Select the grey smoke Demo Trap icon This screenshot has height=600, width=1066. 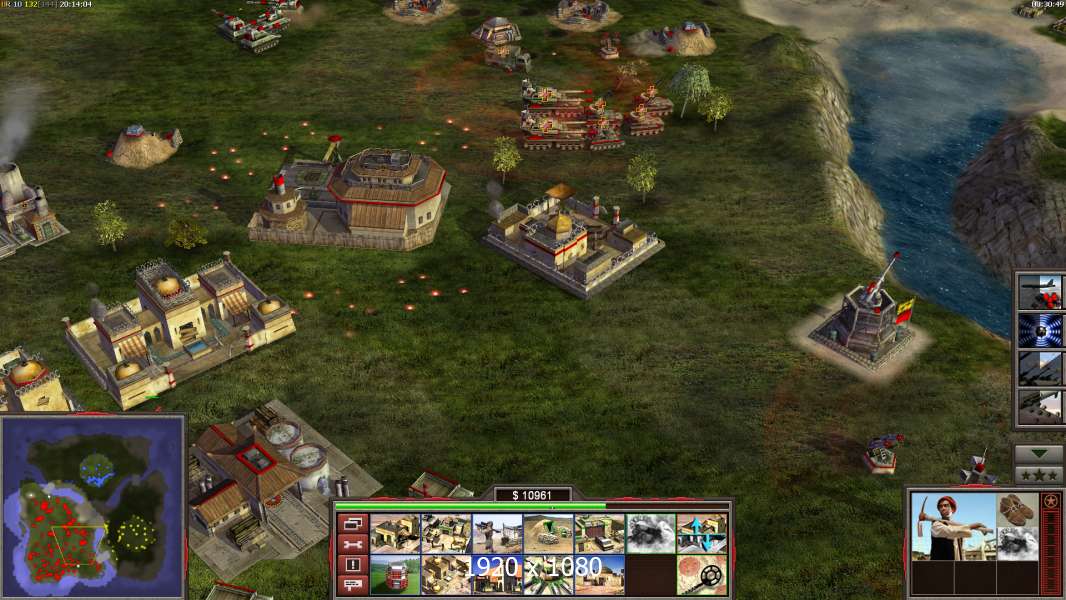(x=651, y=533)
